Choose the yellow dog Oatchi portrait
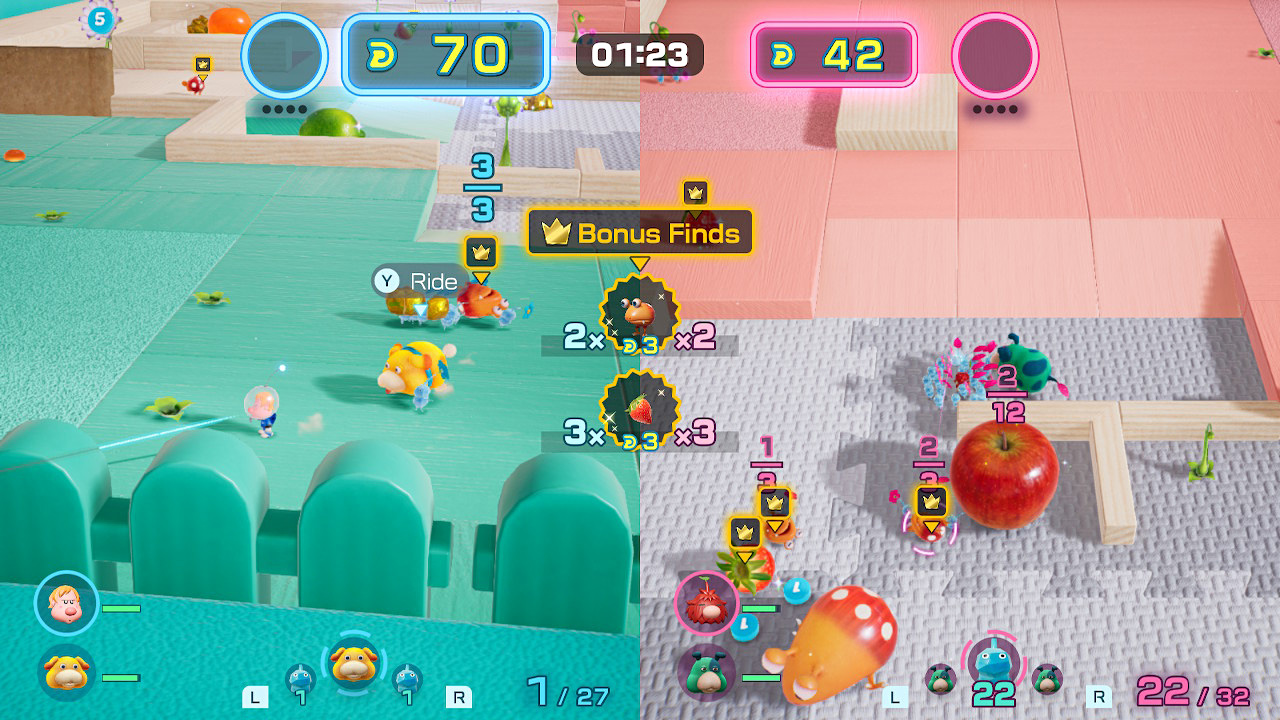 point(67,674)
